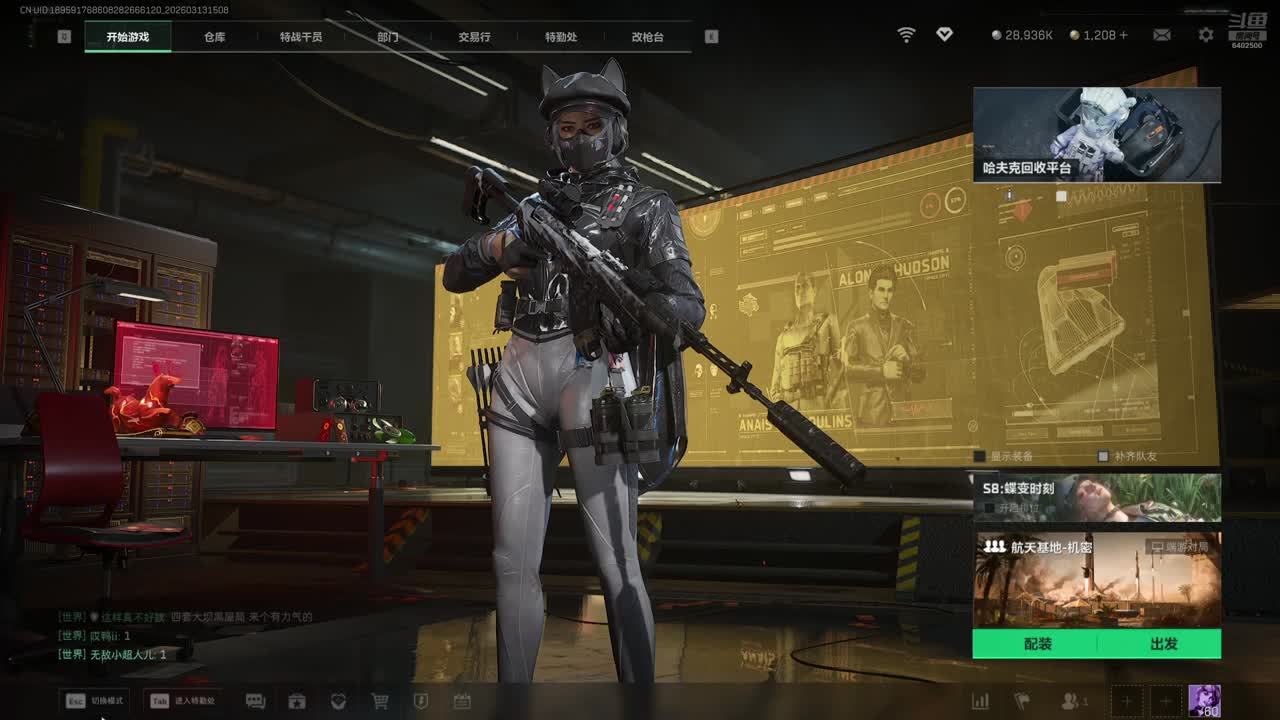Open the calendar events icon
1280x720 pixels.
click(462, 701)
